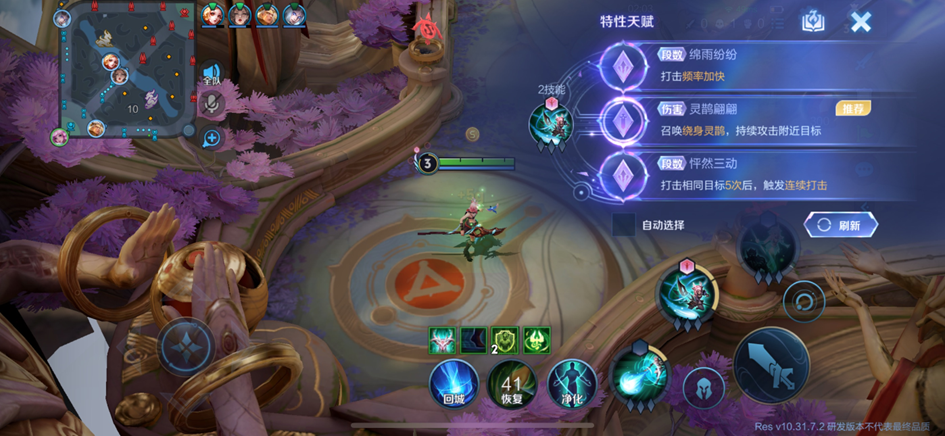Use the 恢复 heal spell
This screenshot has height=436, width=945.
512,384
